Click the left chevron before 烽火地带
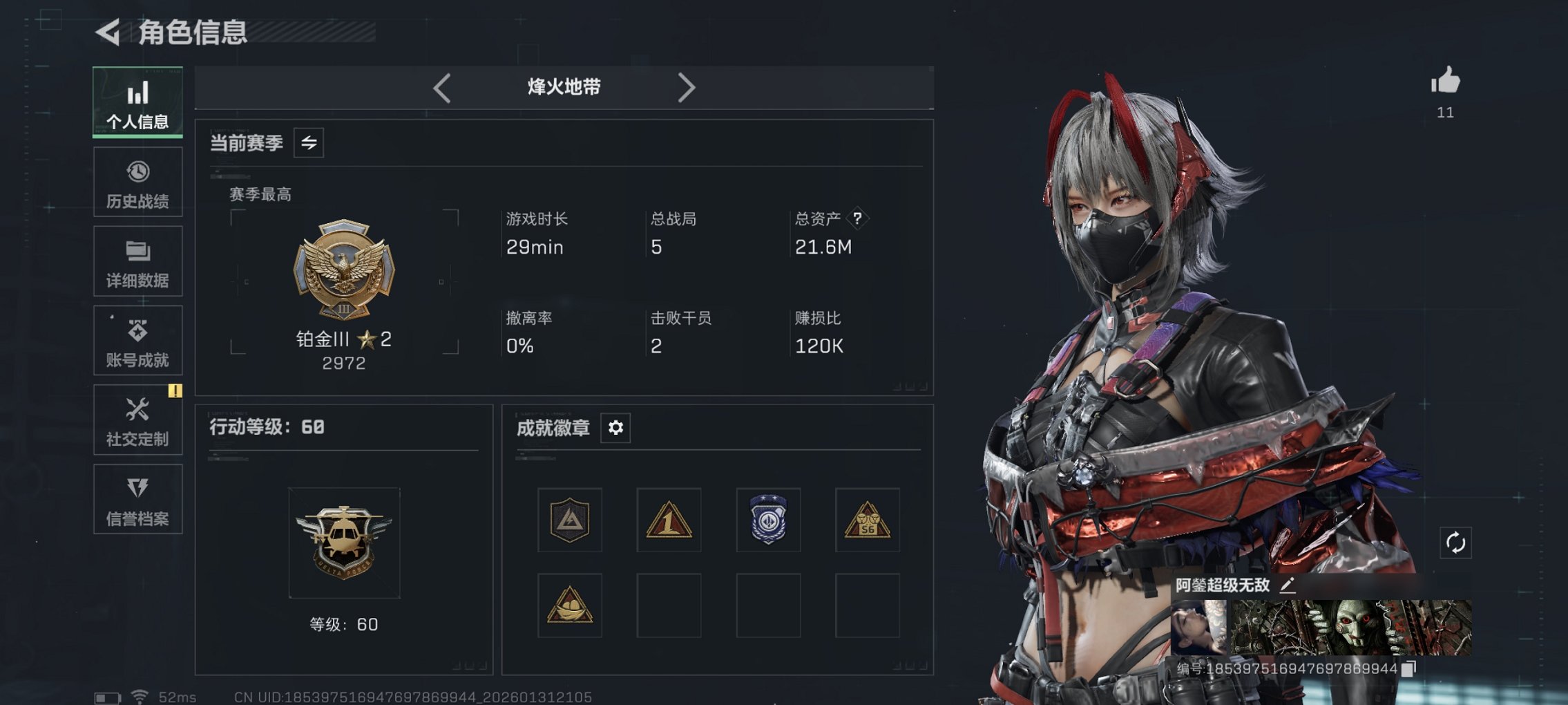 click(x=440, y=87)
